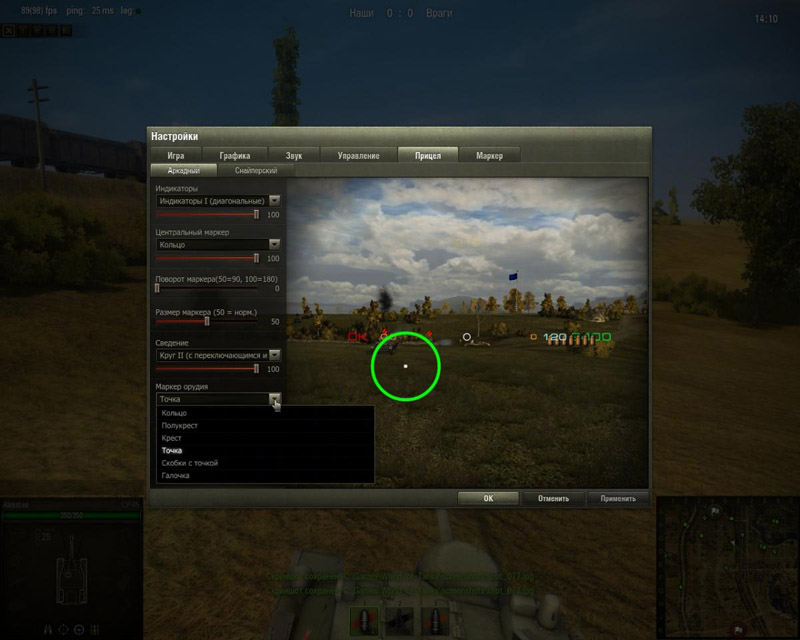The height and width of the screenshot is (640, 800).
Task: Select the Аркадный sub-tab
Action: click(x=183, y=170)
